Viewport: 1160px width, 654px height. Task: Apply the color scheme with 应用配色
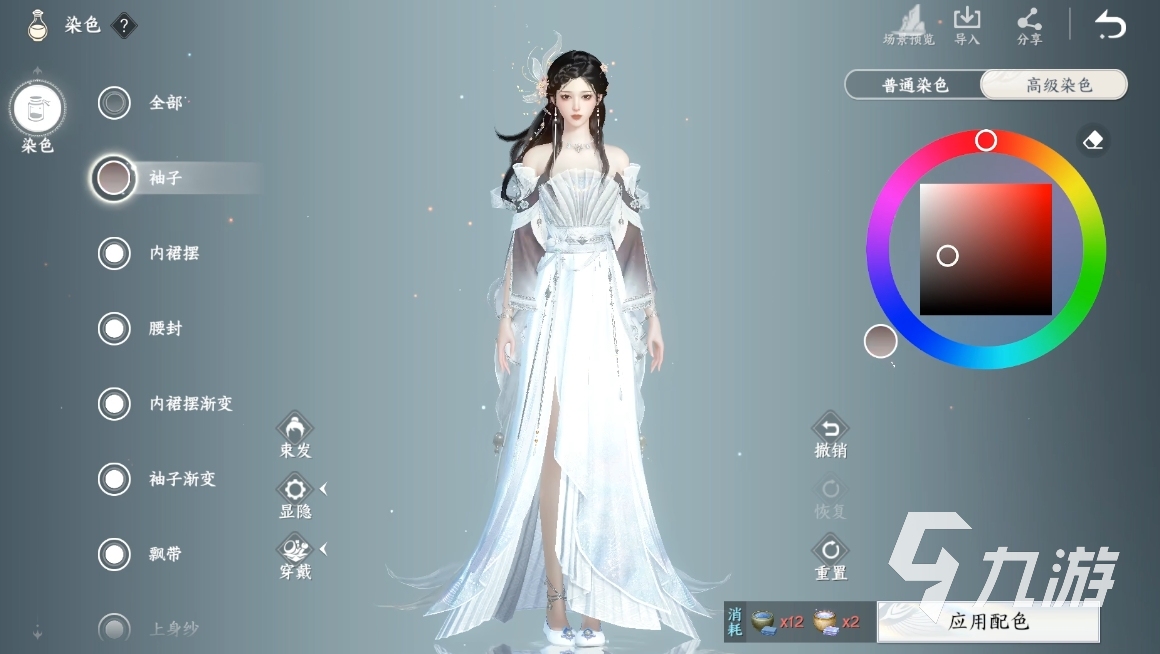click(x=987, y=622)
